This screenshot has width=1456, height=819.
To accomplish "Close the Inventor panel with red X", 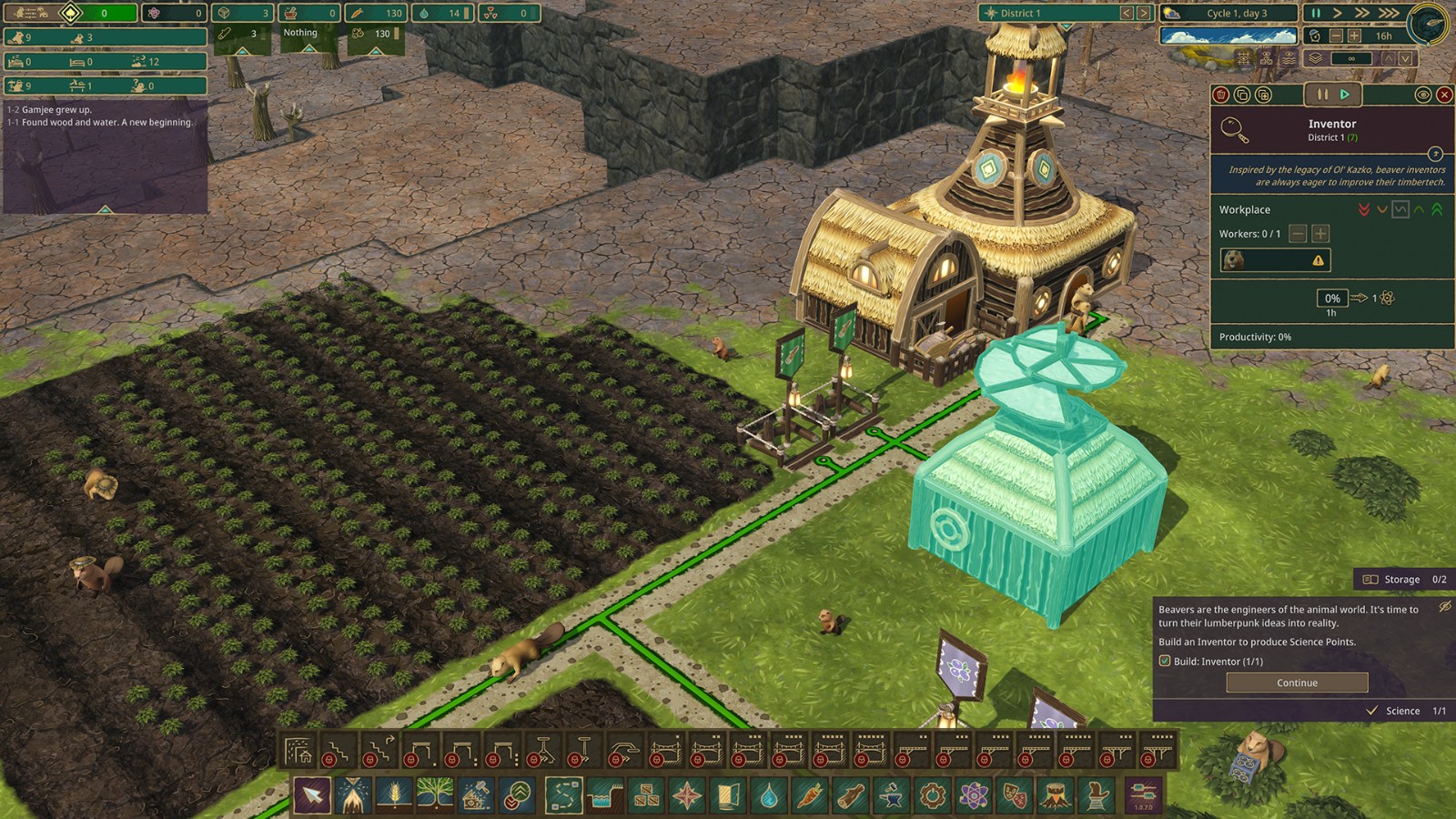I will pyautogui.click(x=1444, y=95).
